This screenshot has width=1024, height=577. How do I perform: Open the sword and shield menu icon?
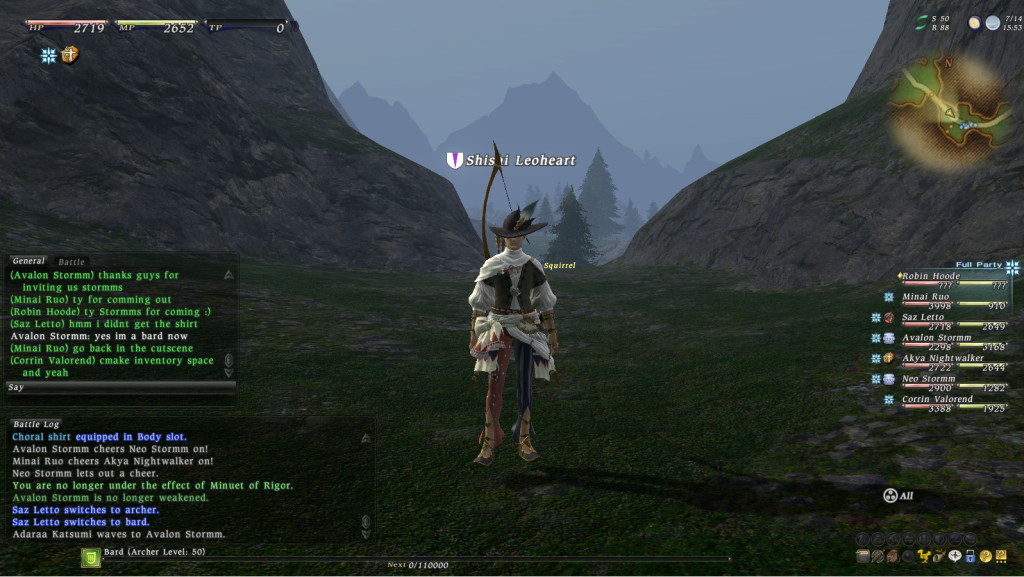coord(877,556)
